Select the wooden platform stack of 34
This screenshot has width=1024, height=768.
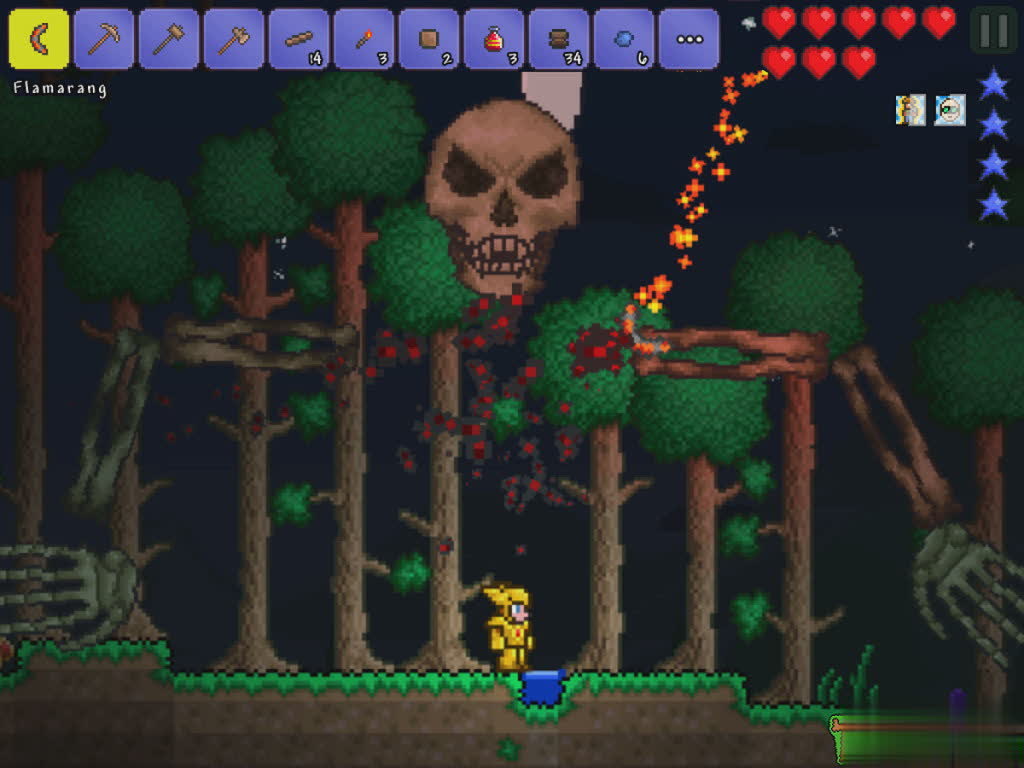[x=559, y=39]
